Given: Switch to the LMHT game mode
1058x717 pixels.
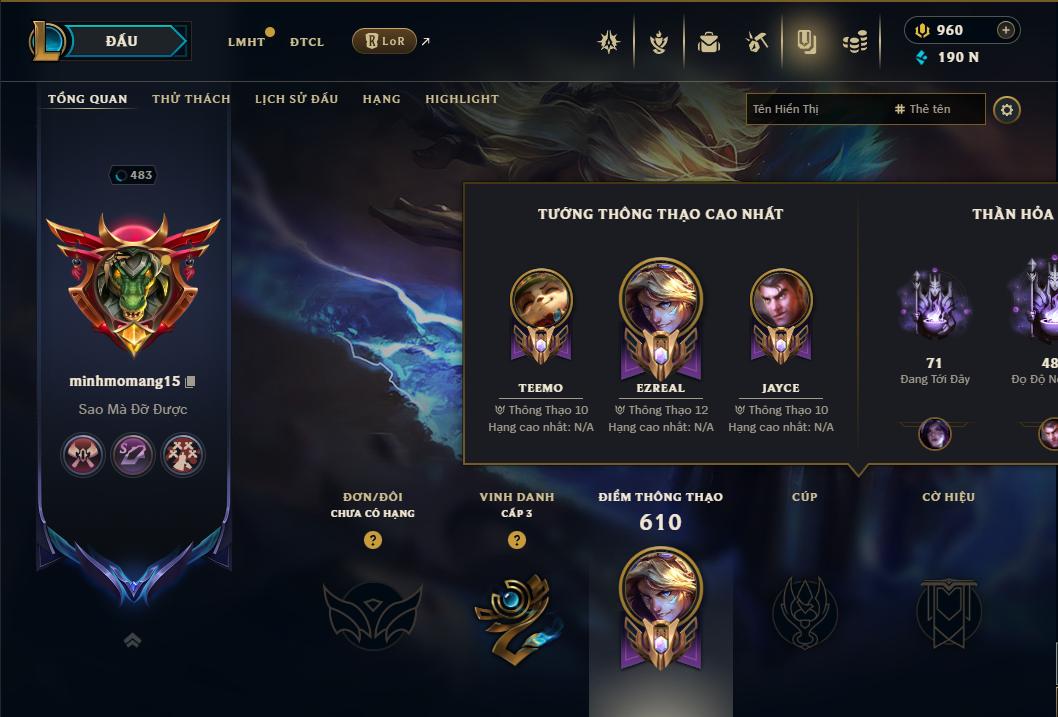Looking at the screenshot, I should (x=246, y=42).
